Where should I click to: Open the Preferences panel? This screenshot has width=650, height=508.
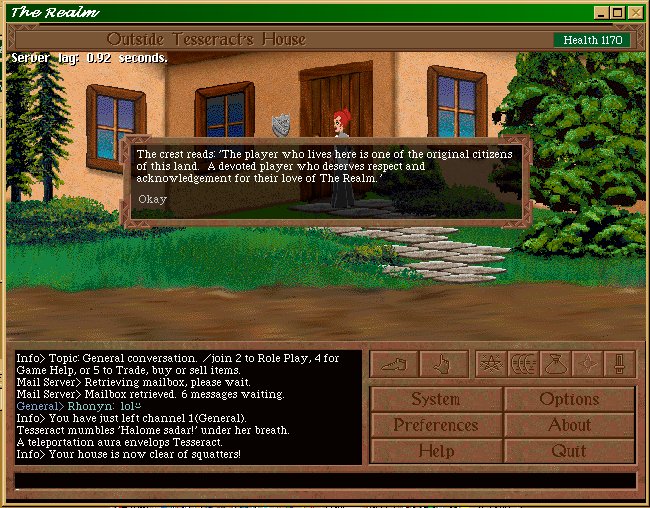(436, 425)
